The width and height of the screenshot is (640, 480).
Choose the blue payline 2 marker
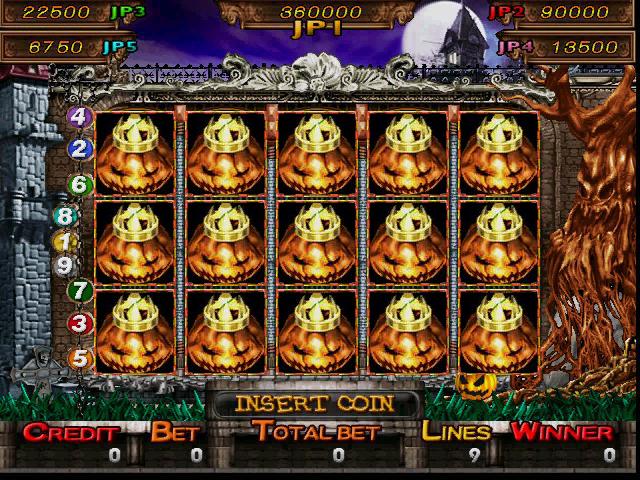click(x=80, y=150)
